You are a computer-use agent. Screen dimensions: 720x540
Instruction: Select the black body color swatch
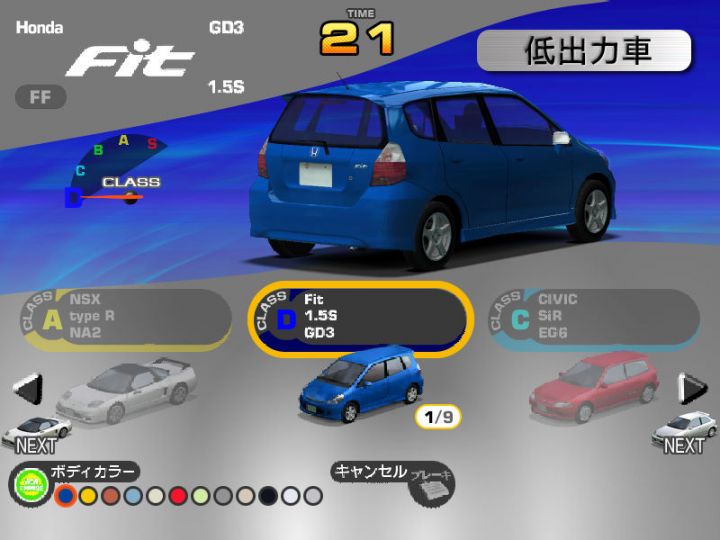(268, 496)
